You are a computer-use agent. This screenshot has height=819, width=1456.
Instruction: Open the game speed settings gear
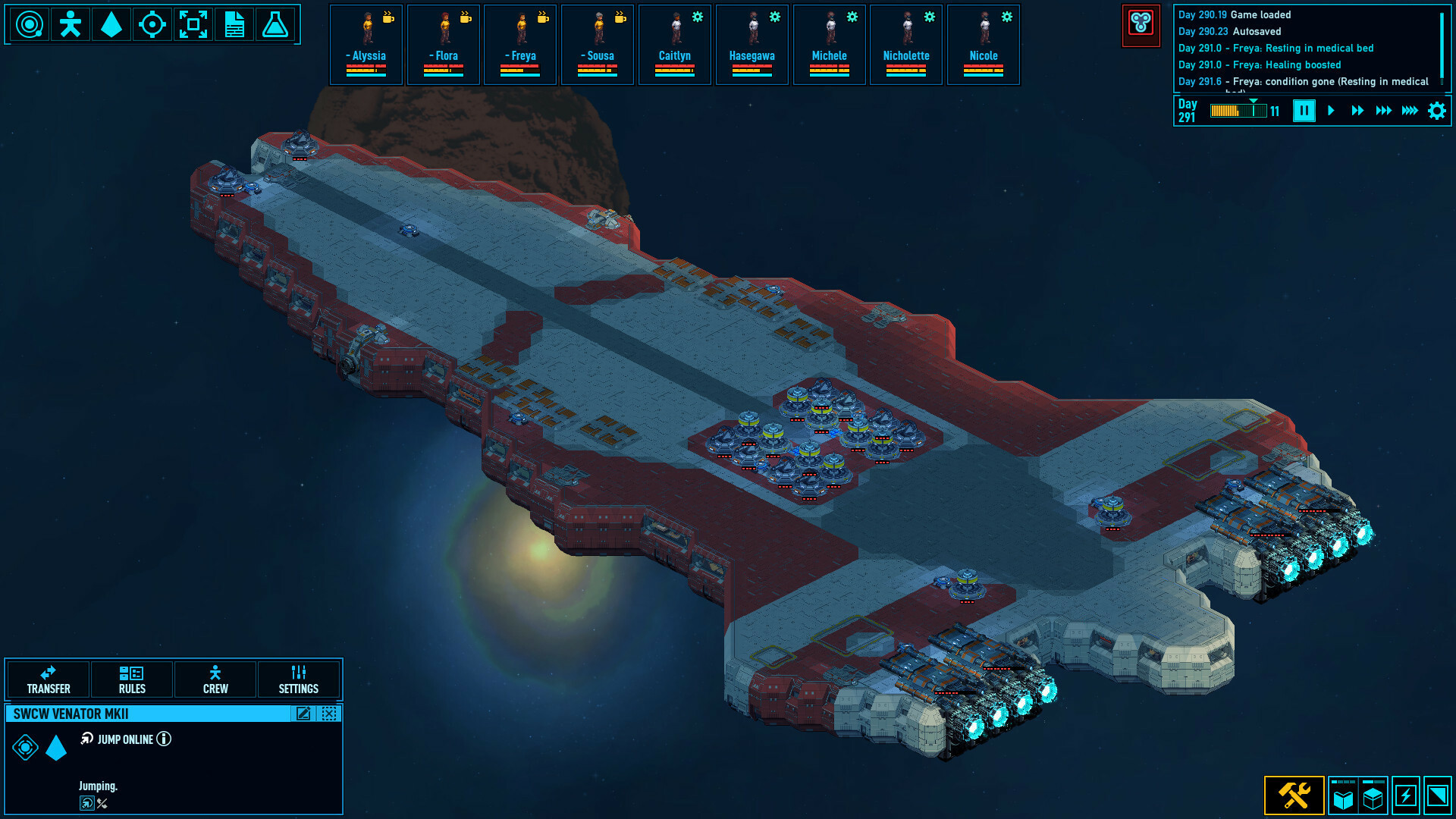(x=1437, y=111)
